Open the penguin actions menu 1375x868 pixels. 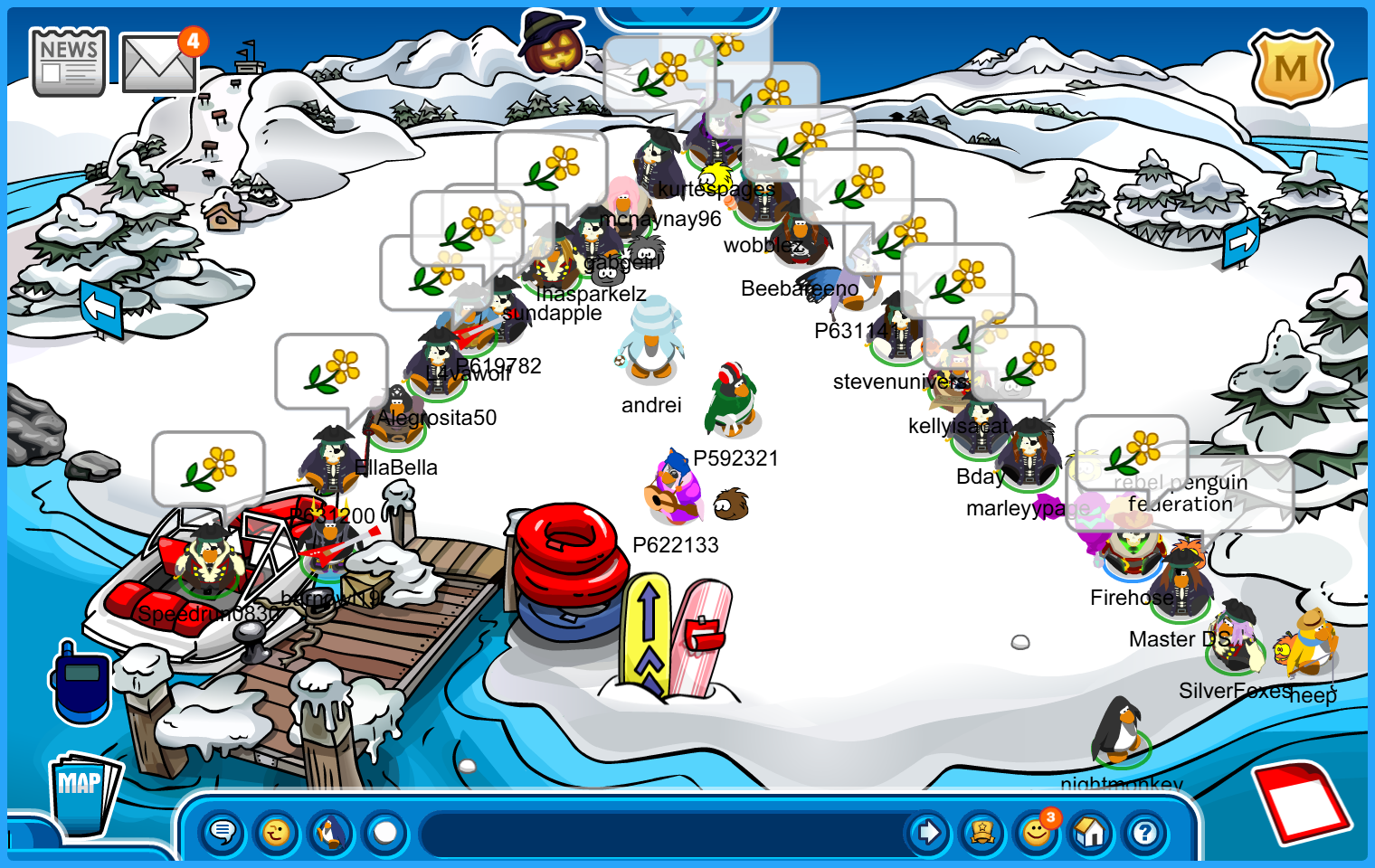point(331,832)
